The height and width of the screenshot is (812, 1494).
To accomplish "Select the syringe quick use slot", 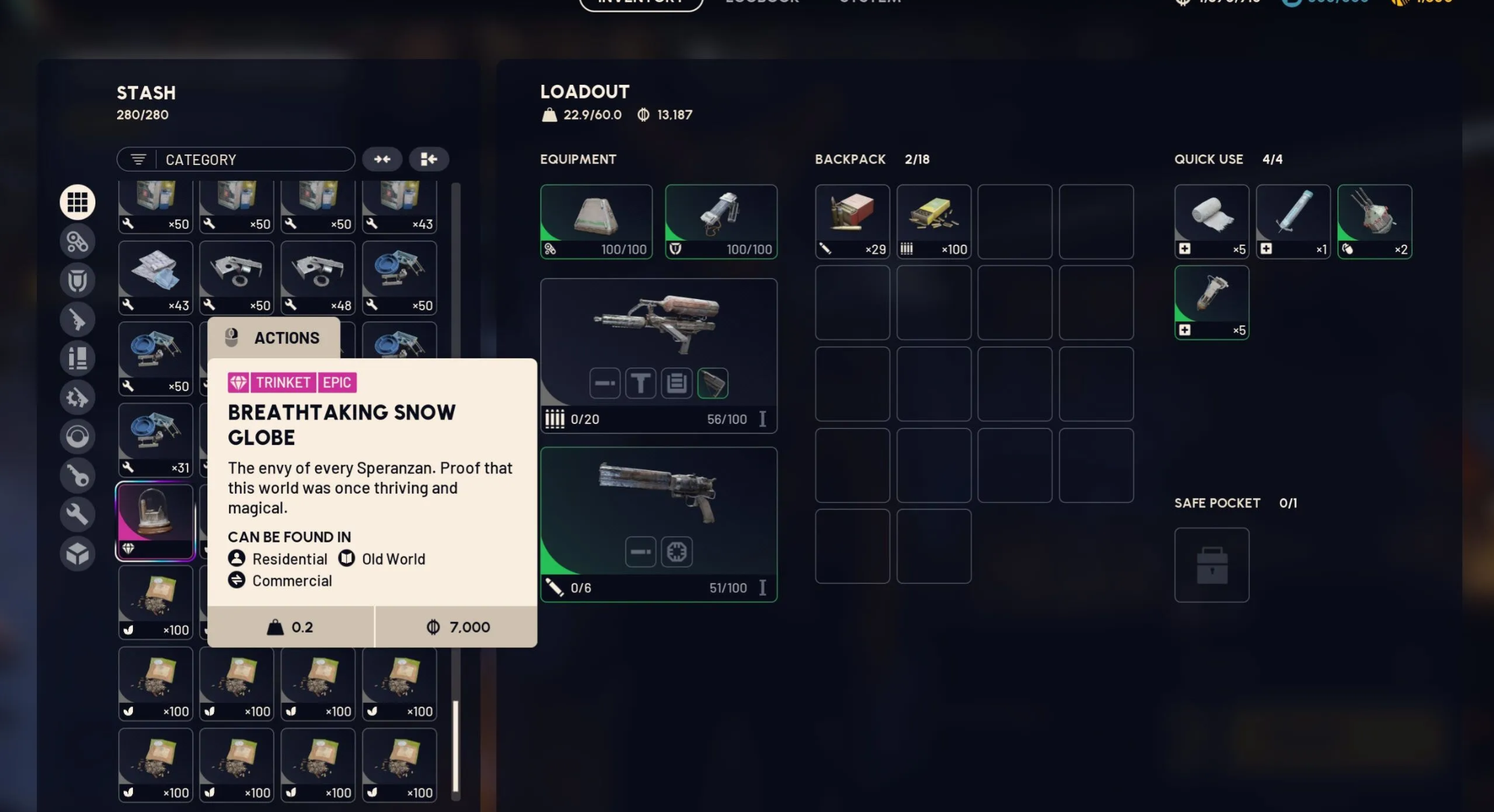I will (1293, 222).
